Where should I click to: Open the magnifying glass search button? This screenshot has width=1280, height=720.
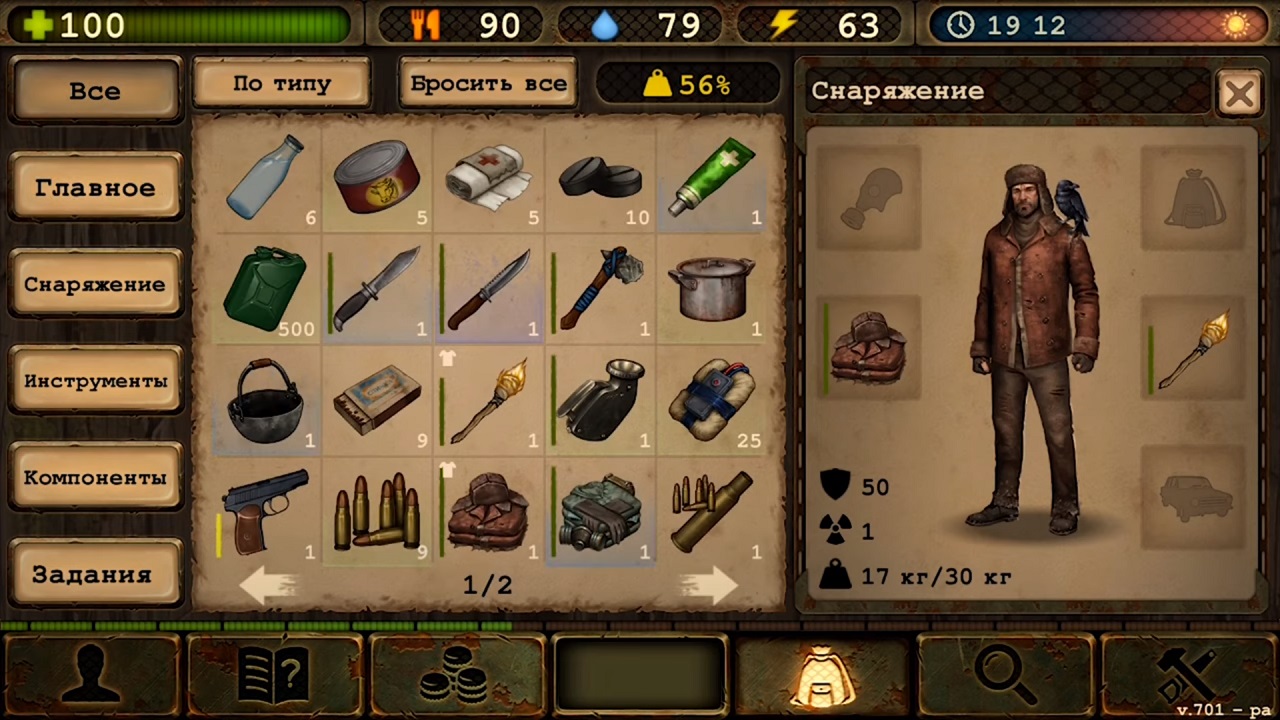[1004, 674]
